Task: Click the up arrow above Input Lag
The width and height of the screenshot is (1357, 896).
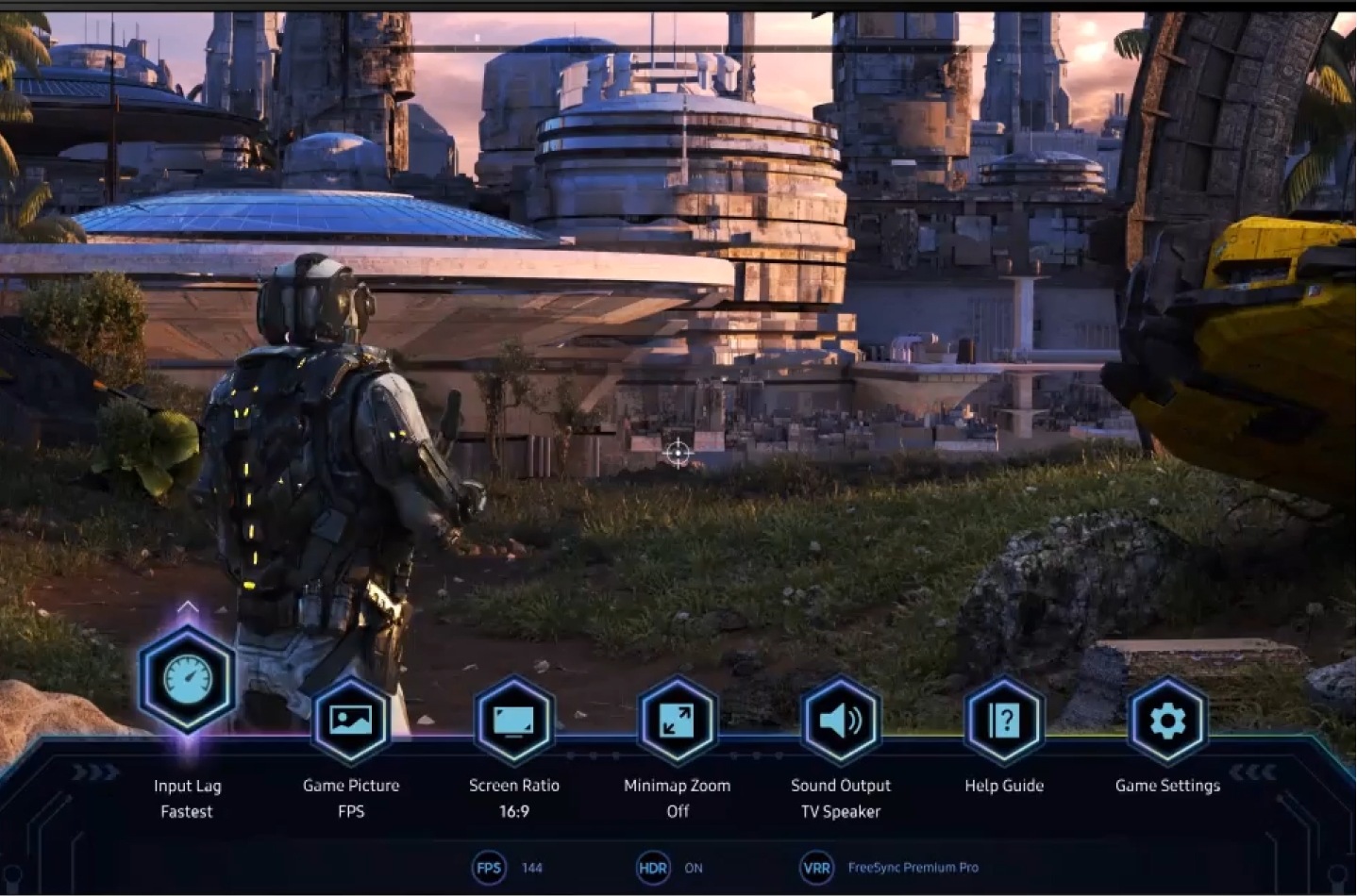Action: [x=187, y=606]
